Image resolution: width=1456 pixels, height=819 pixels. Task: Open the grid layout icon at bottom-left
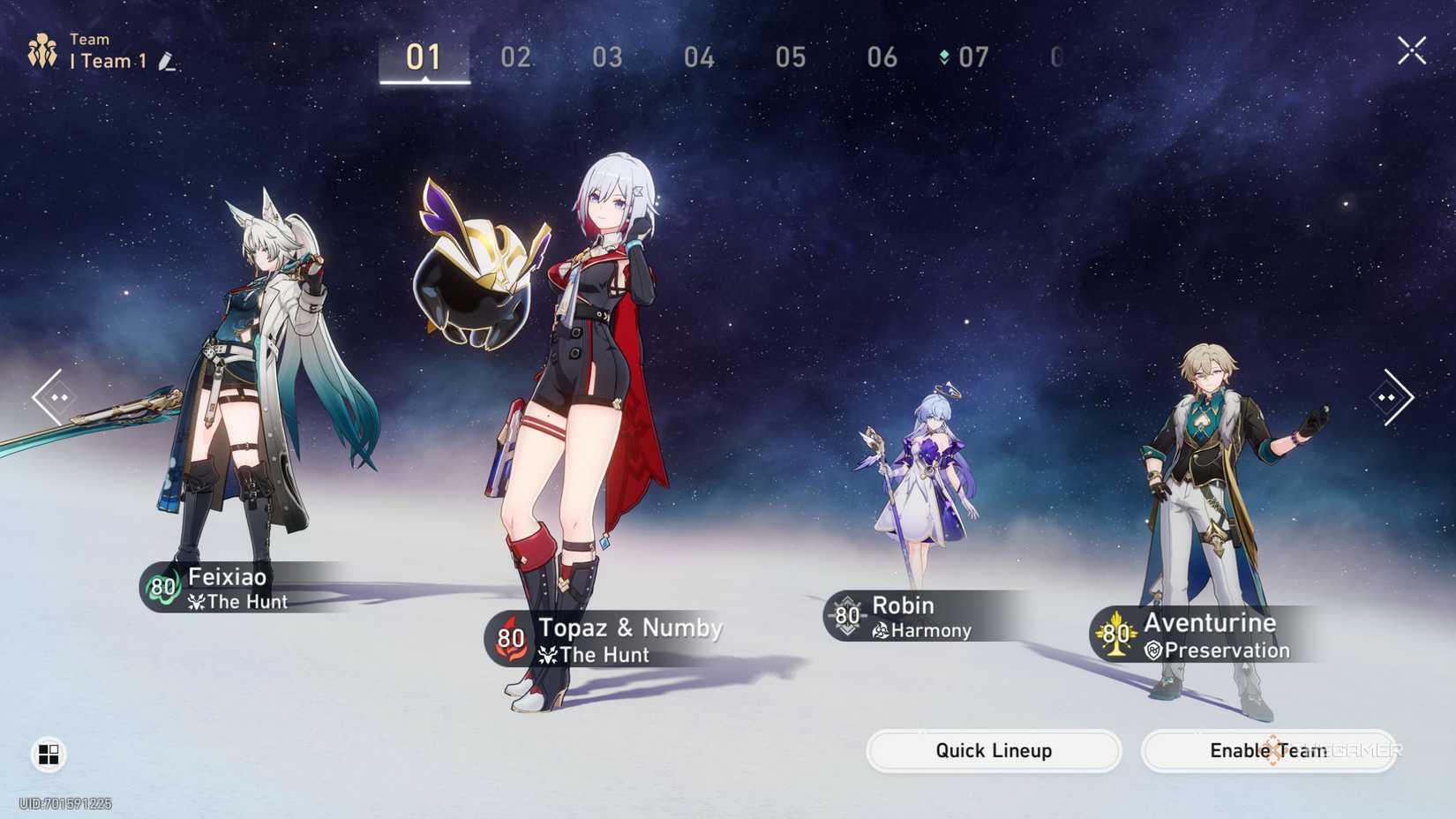click(x=49, y=755)
